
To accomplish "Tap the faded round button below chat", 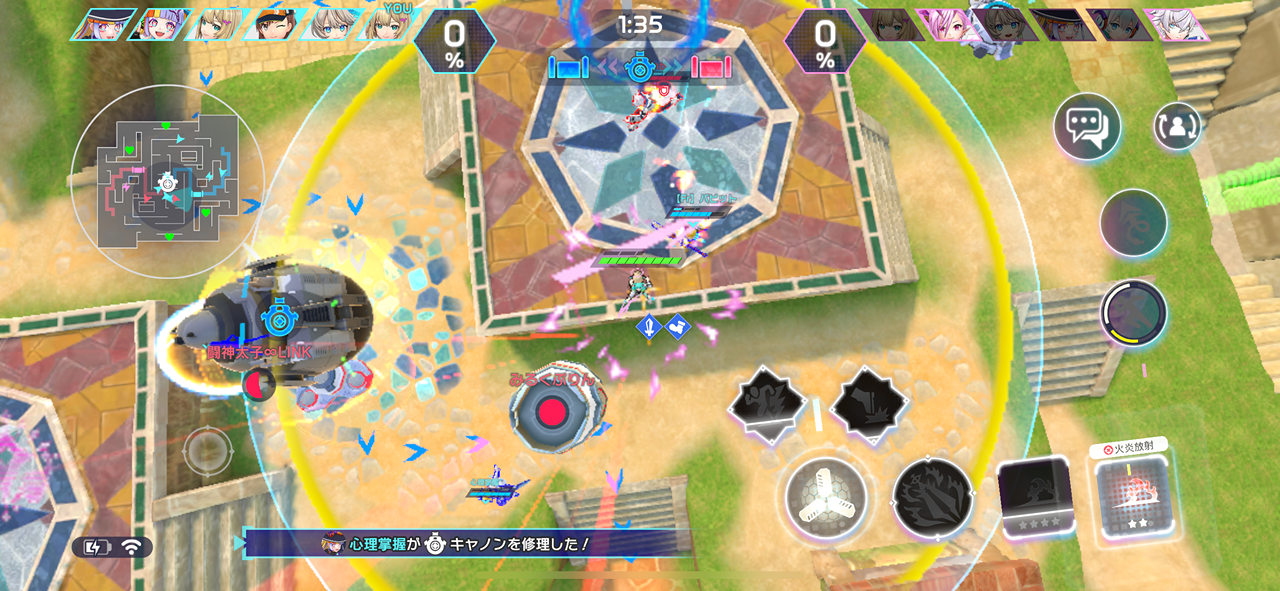I will pyautogui.click(x=1133, y=222).
